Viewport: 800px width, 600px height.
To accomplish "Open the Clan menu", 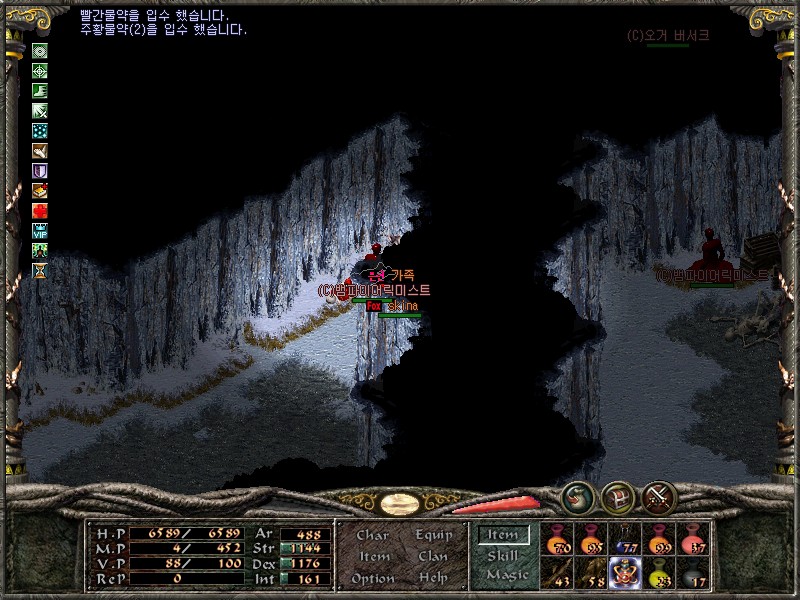I will 432,556.
